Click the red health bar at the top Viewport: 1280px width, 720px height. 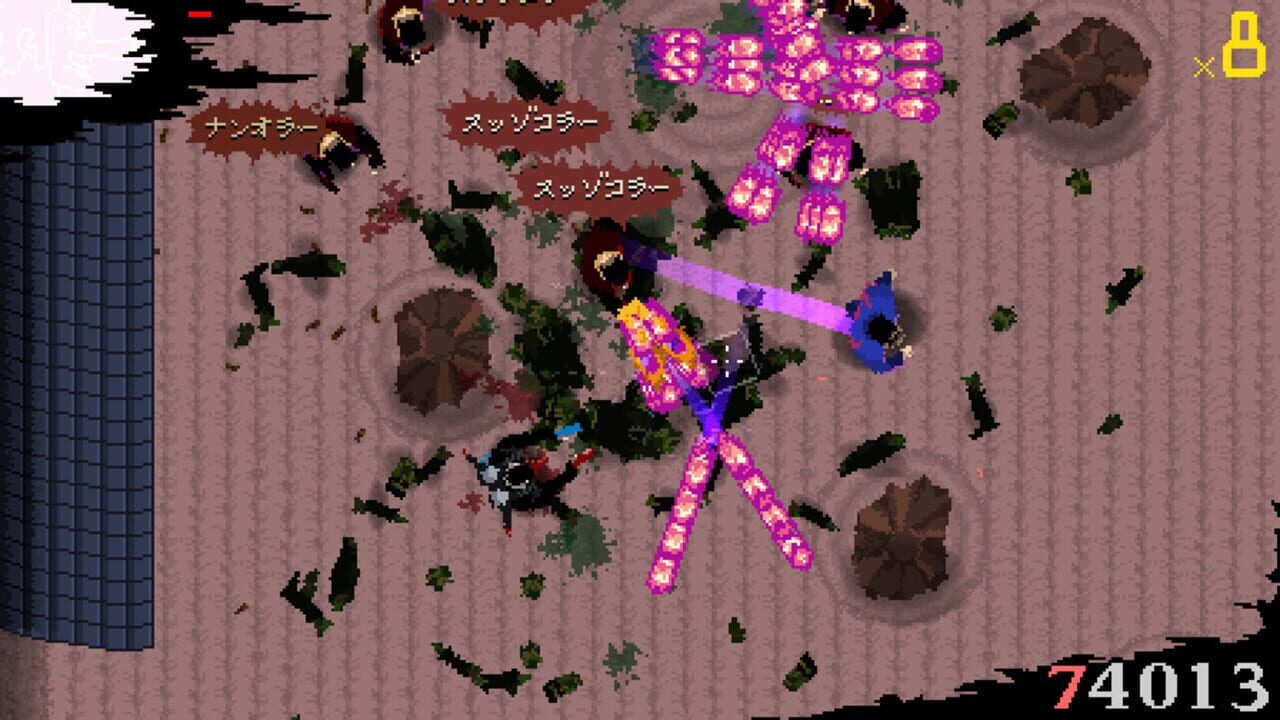[x=200, y=12]
